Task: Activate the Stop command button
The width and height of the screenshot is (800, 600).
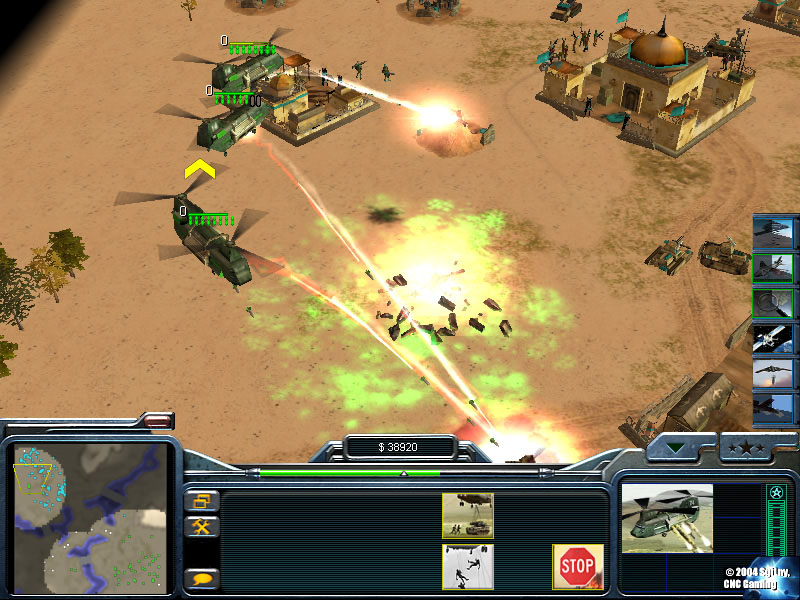Action: 577,567
